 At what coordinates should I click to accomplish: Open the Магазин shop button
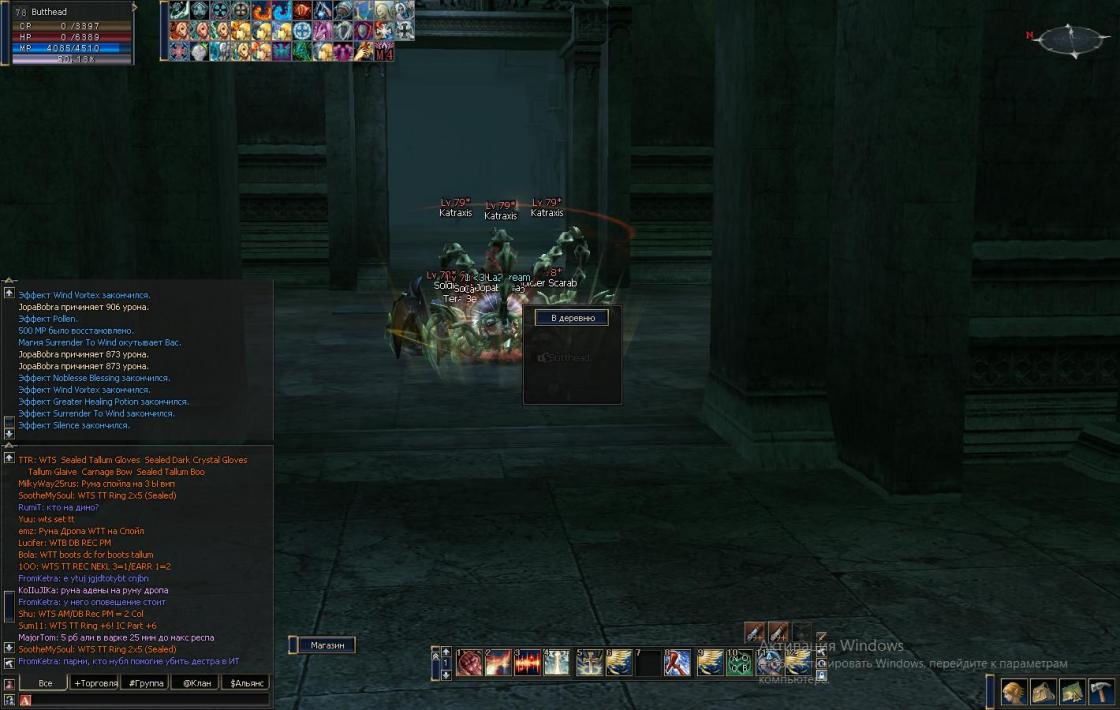point(327,646)
